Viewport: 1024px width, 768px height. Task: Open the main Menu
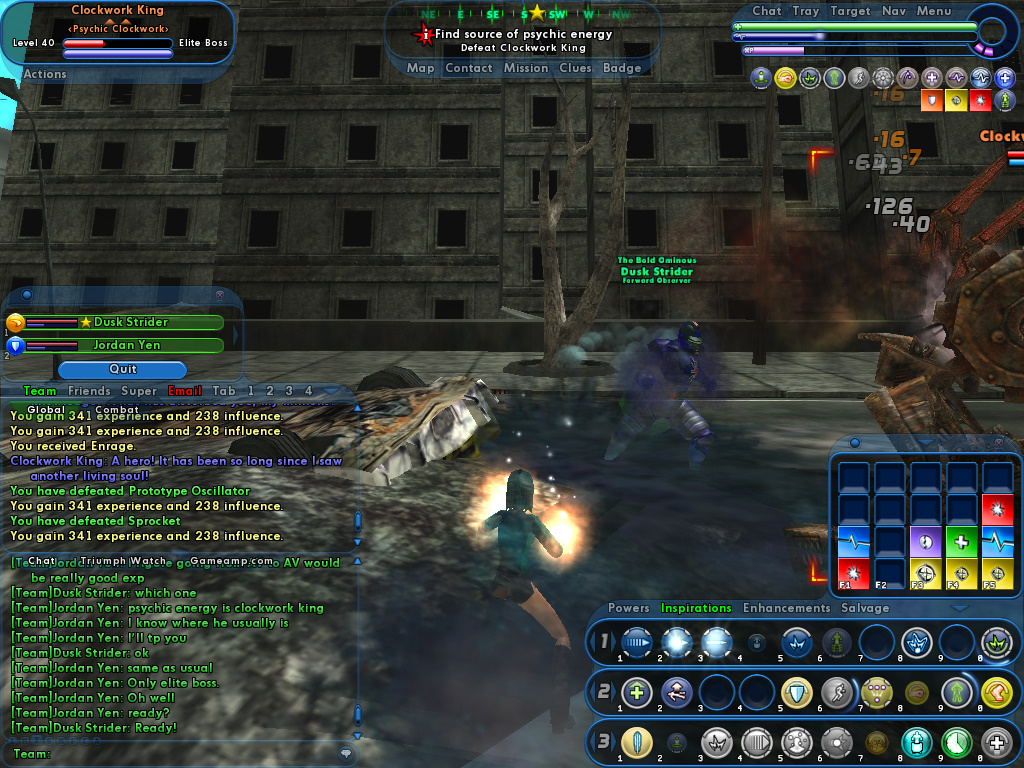click(x=934, y=11)
